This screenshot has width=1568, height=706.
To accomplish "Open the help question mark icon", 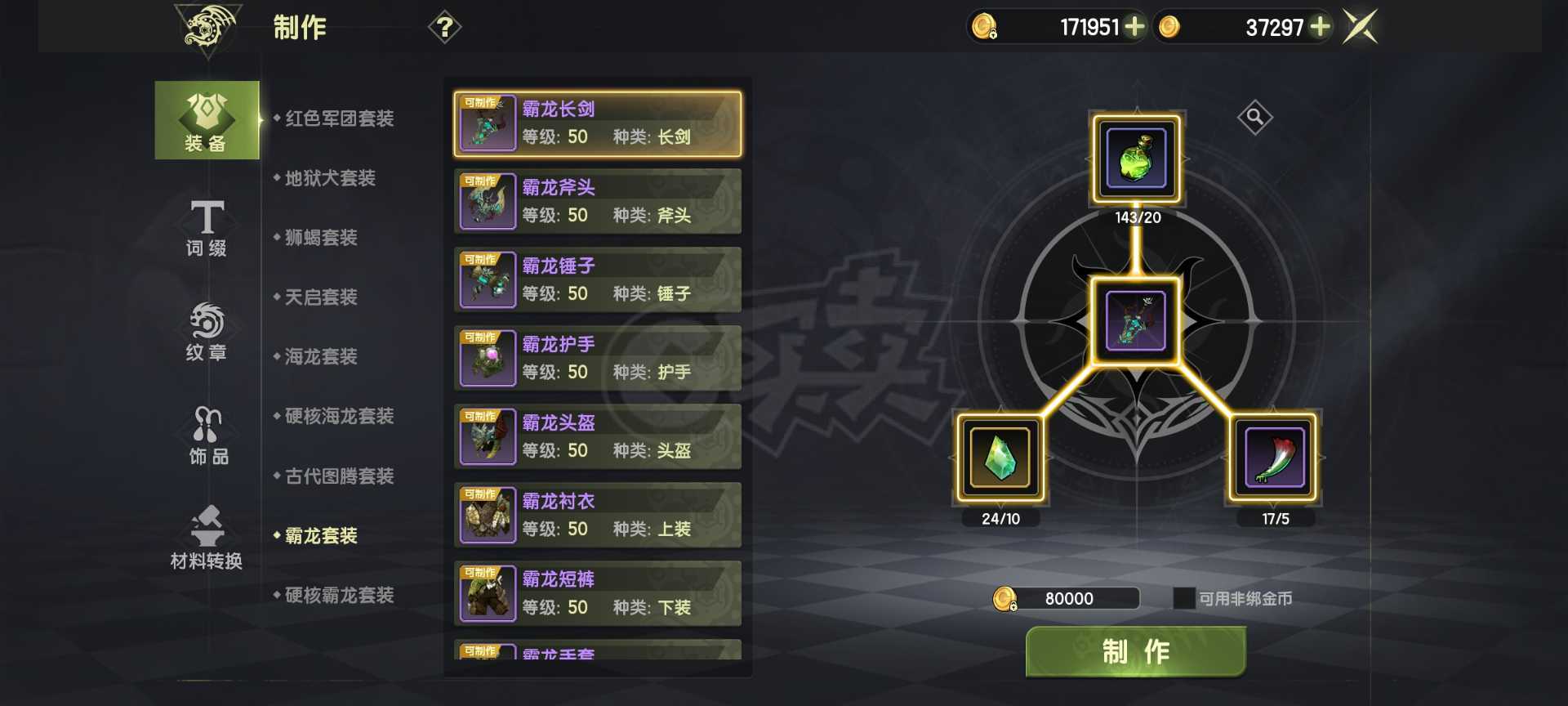I will (443, 27).
